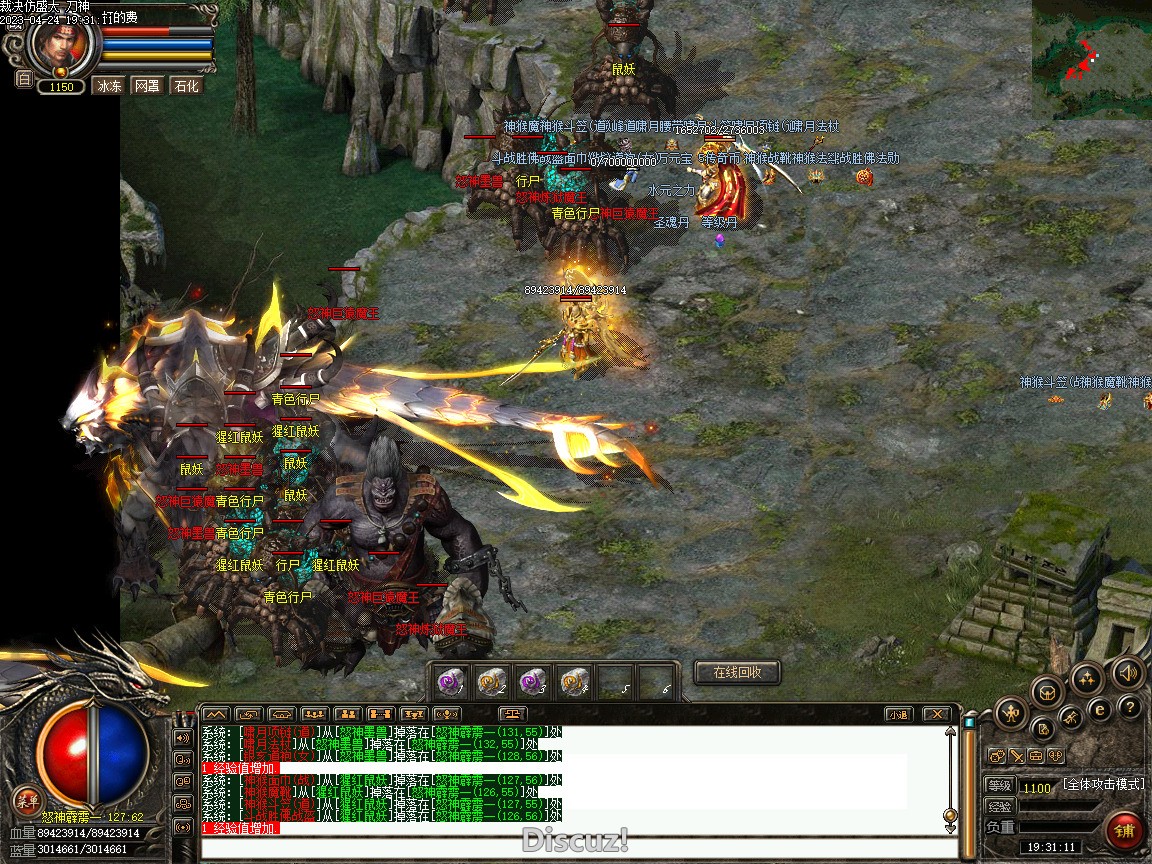
Task: Click the round 'e' icon button
Action: coord(1100,709)
